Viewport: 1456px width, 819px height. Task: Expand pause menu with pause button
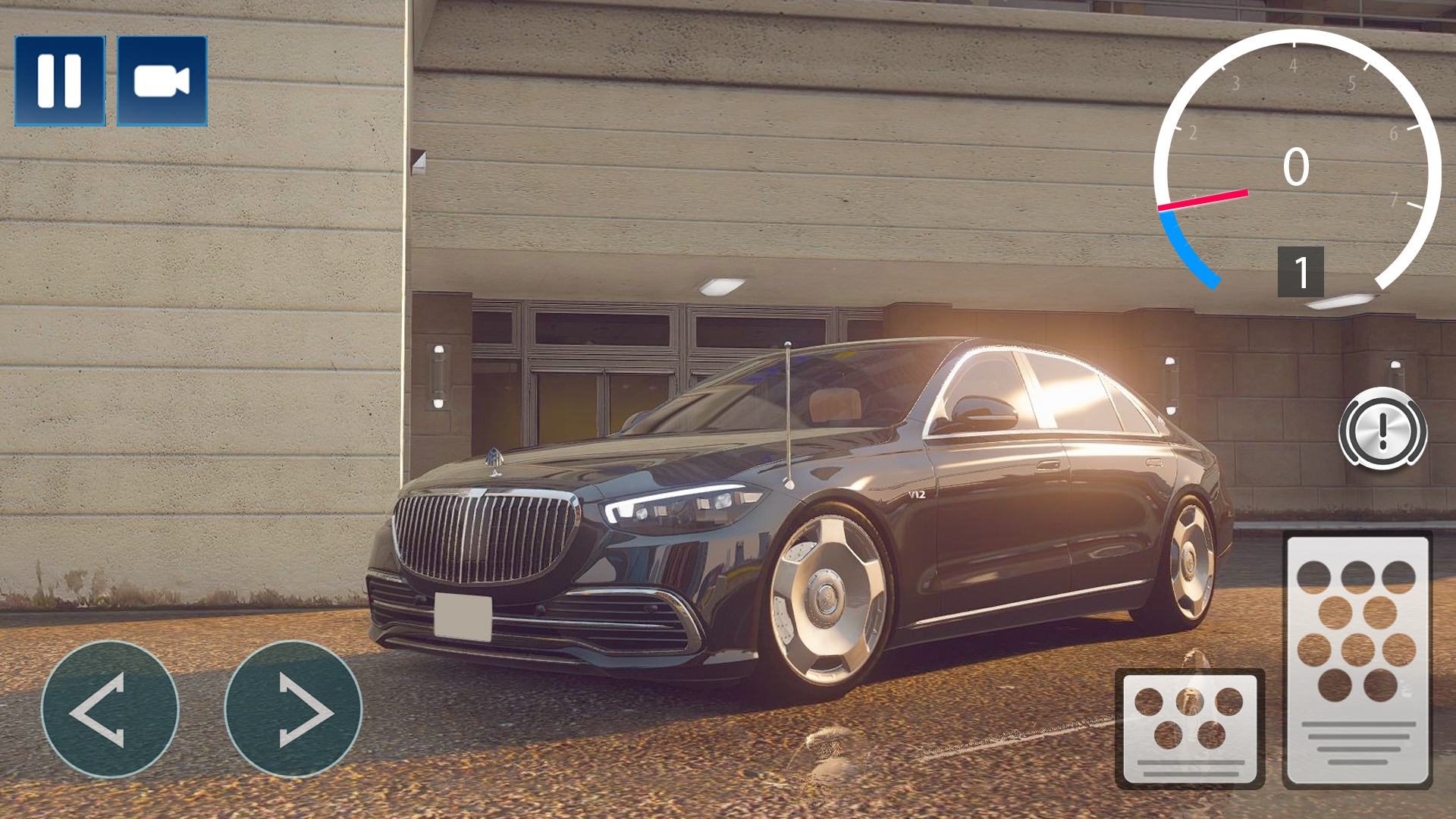coord(61,80)
